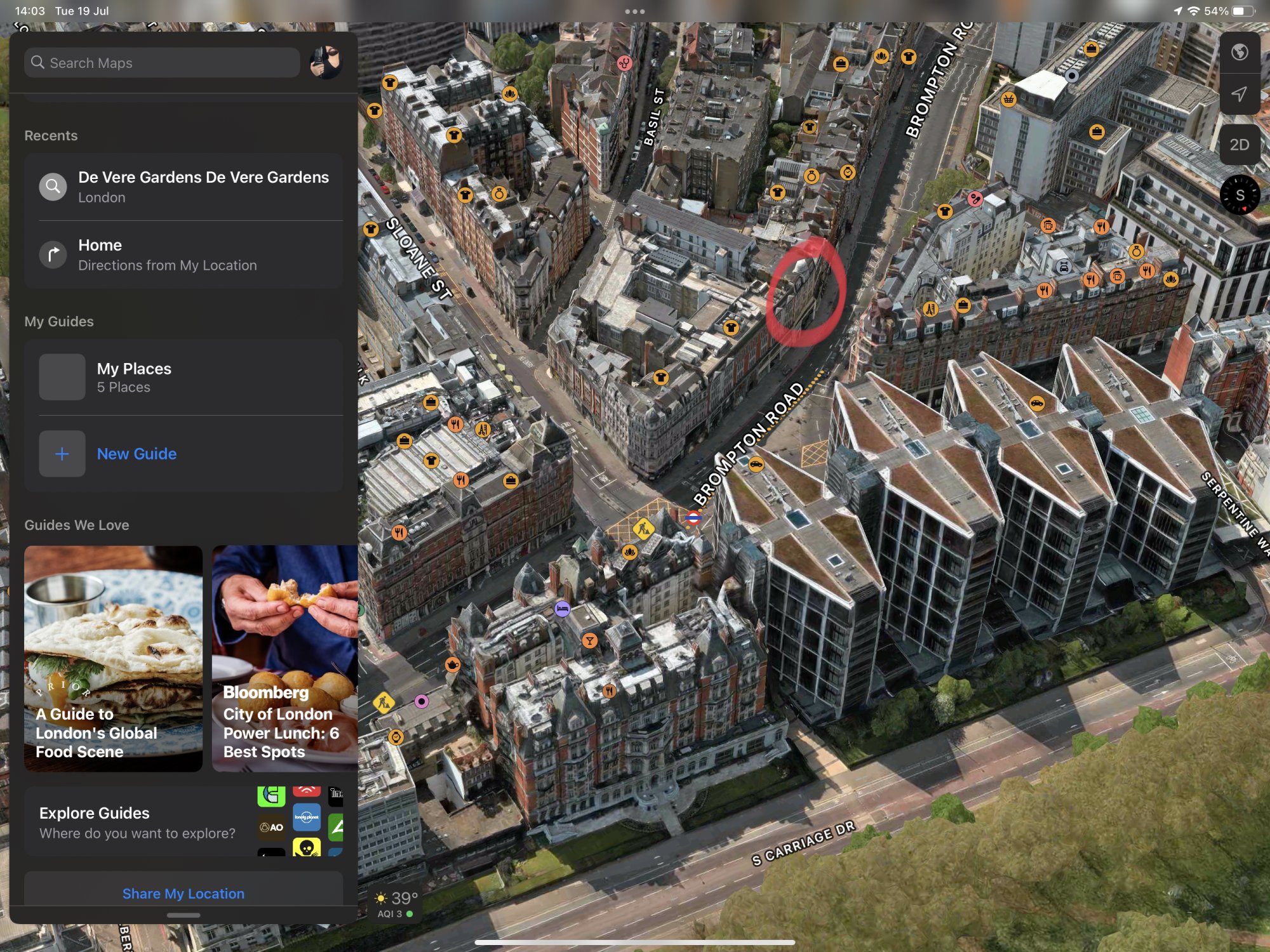Viewport: 1270px width, 952px height.
Task: Open the My Places guide
Action: click(x=184, y=377)
